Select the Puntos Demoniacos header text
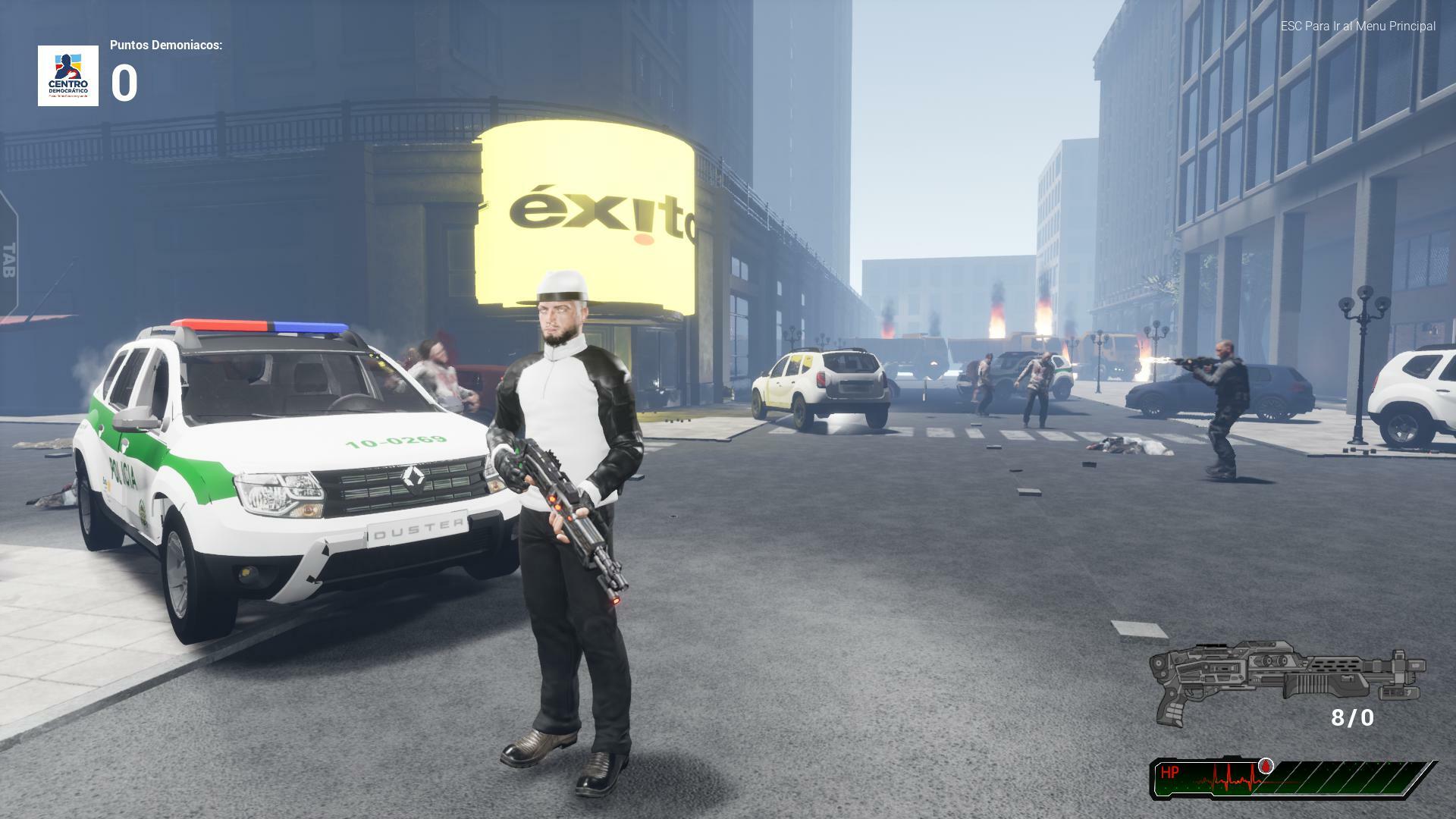 [165, 45]
